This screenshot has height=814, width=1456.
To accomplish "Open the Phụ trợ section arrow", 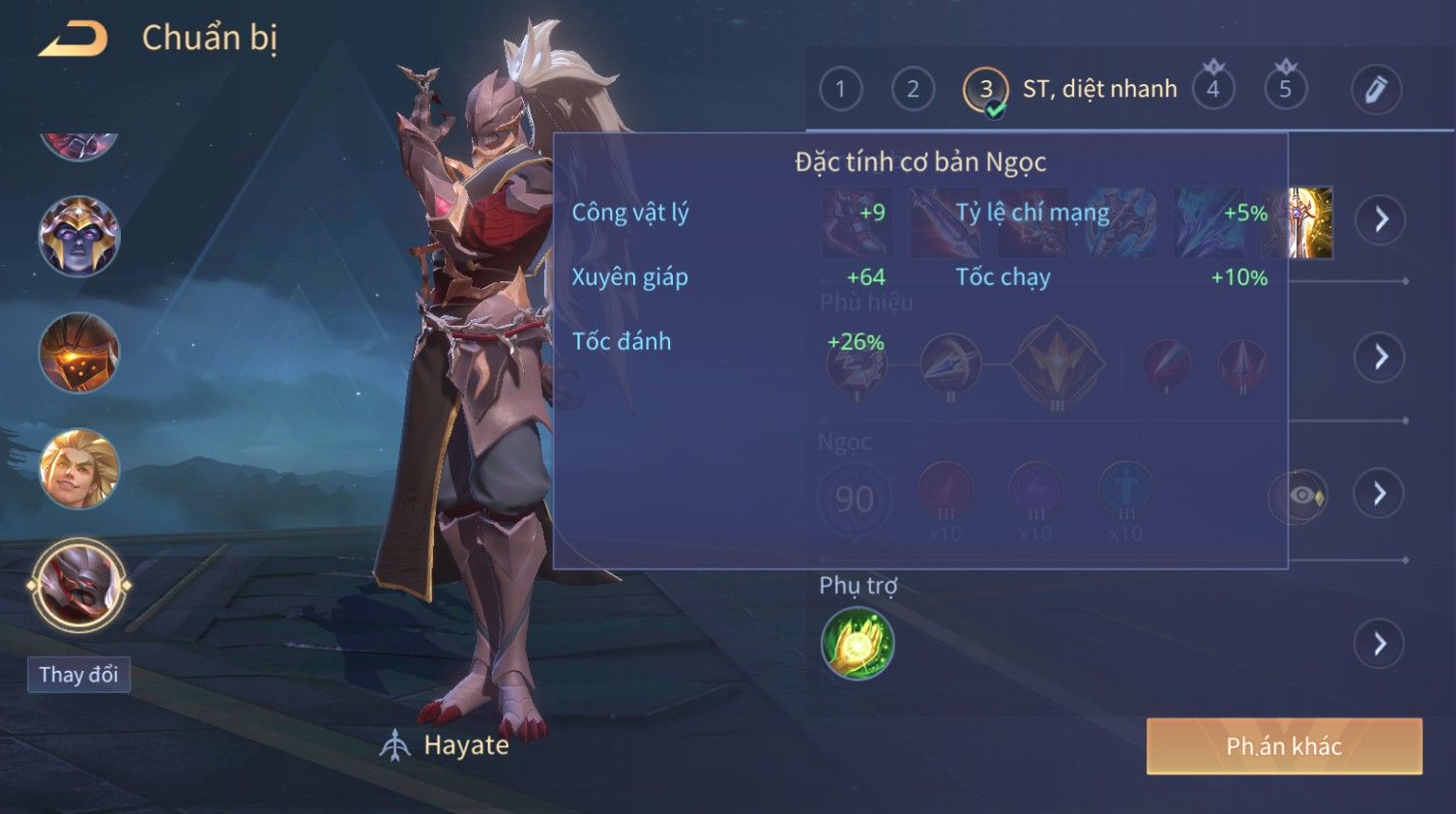I will tap(1380, 644).
